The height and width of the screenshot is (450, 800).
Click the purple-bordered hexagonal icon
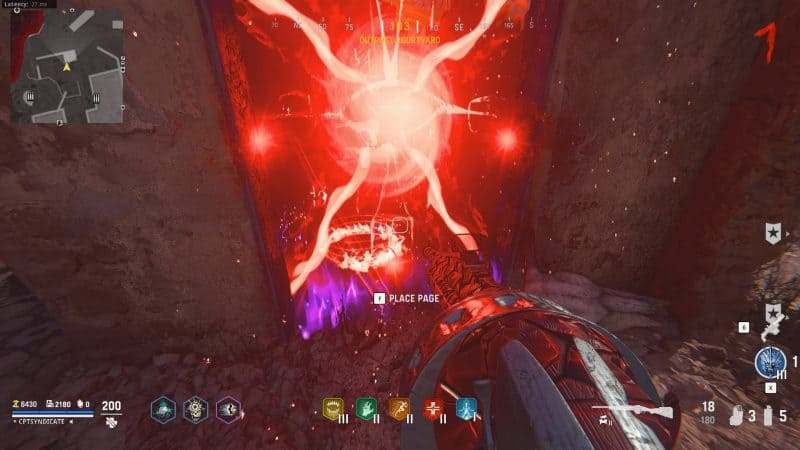point(228,409)
